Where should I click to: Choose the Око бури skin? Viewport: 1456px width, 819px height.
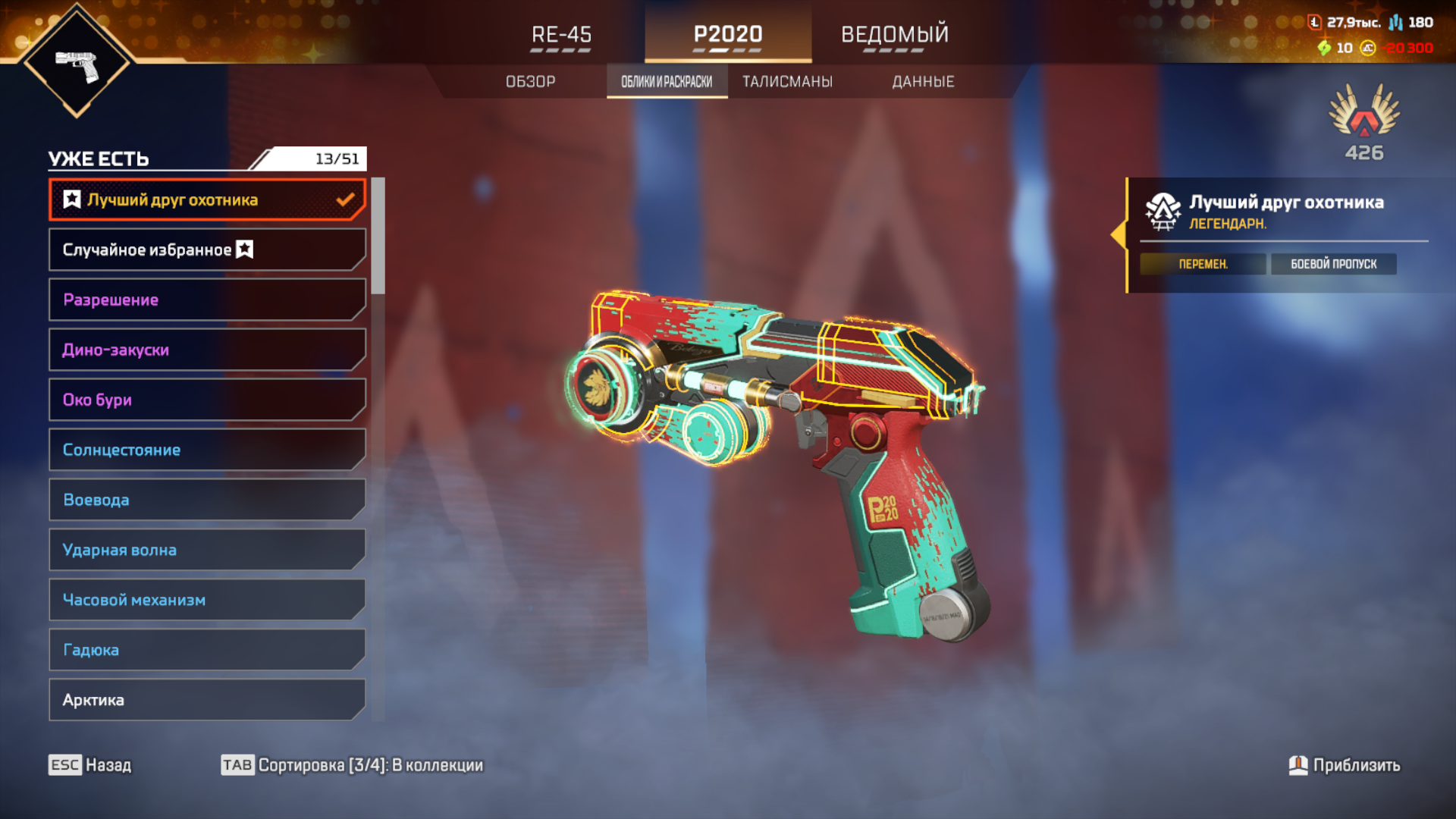point(207,400)
